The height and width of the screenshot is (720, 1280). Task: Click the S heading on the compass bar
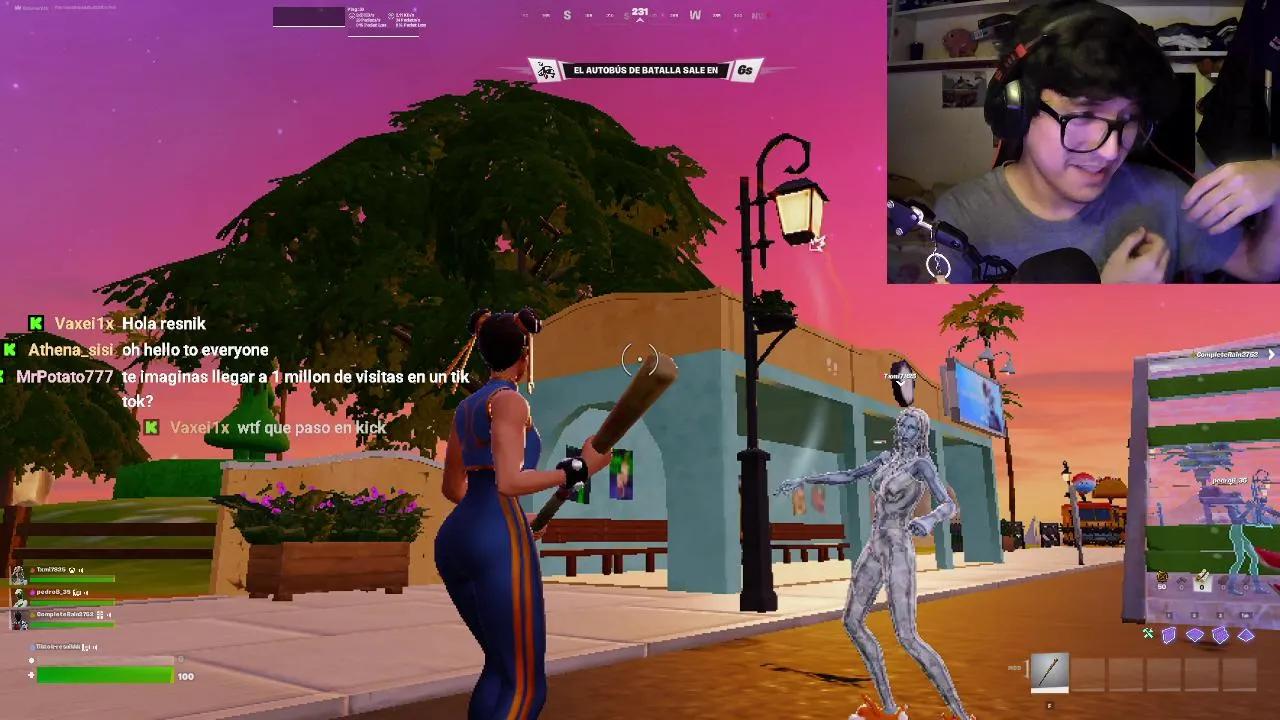tap(567, 14)
